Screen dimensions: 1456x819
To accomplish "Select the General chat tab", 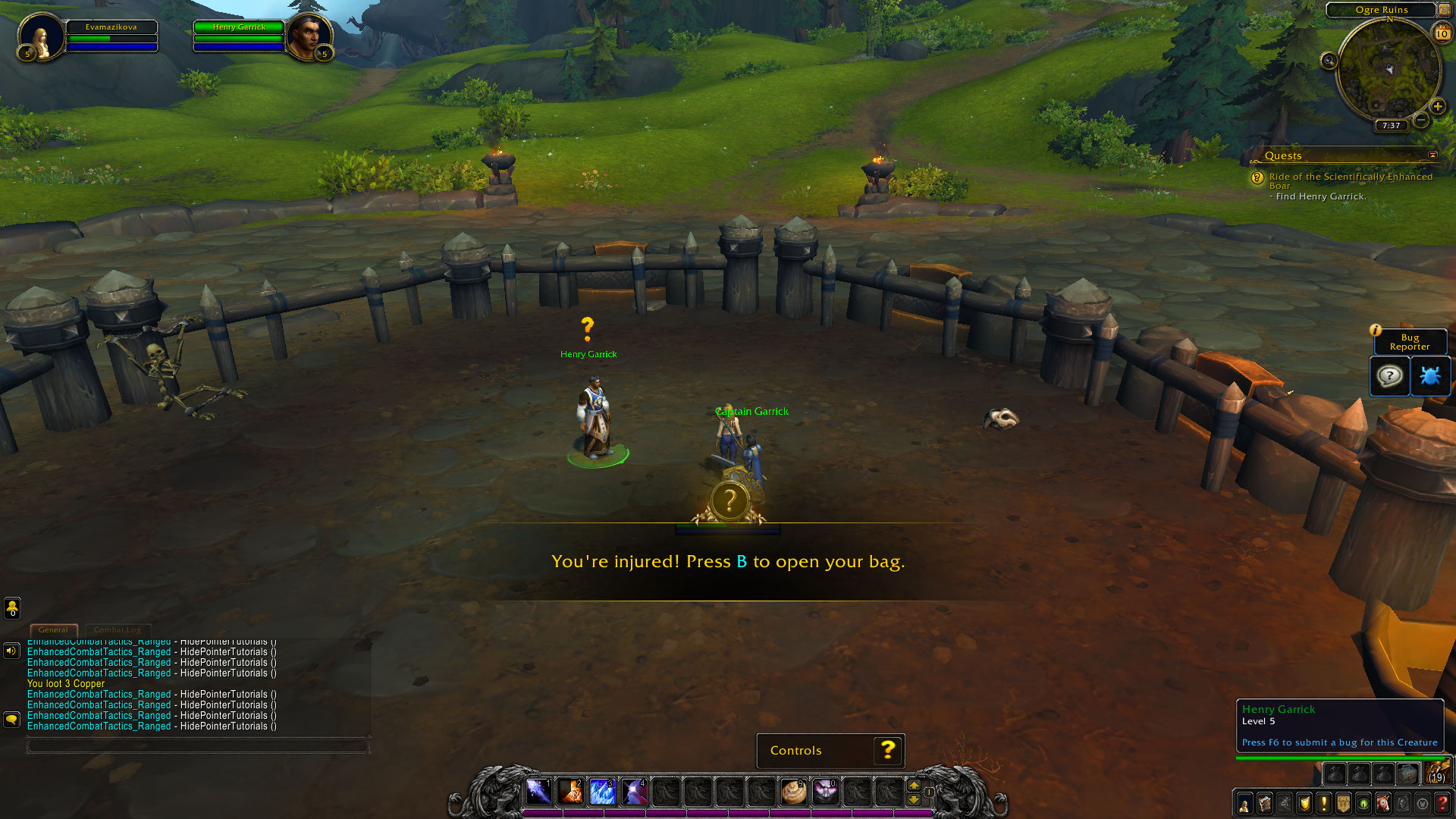I will [x=53, y=630].
